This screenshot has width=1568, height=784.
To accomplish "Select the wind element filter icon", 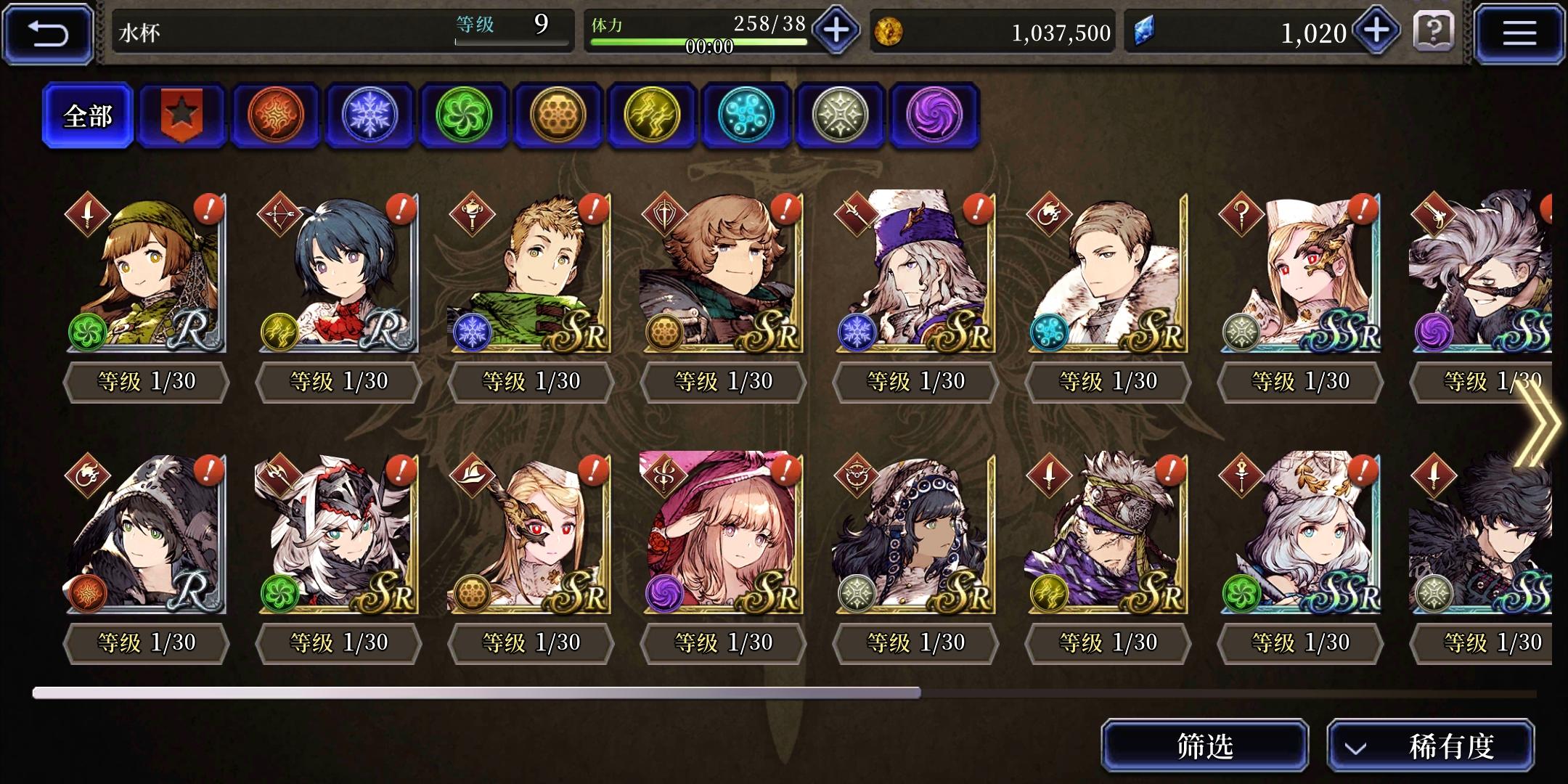I will 465,116.
